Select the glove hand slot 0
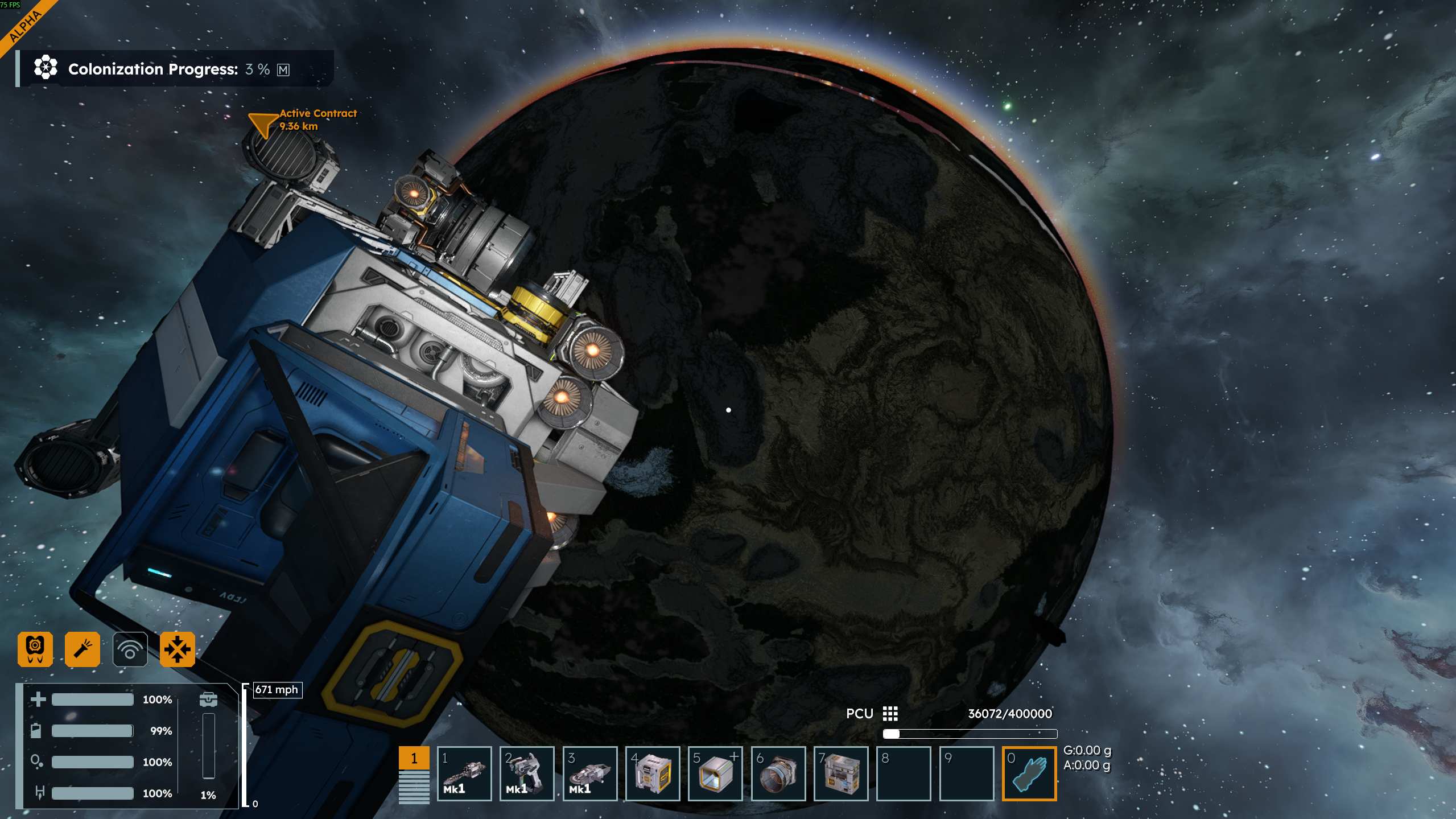 (x=1029, y=773)
